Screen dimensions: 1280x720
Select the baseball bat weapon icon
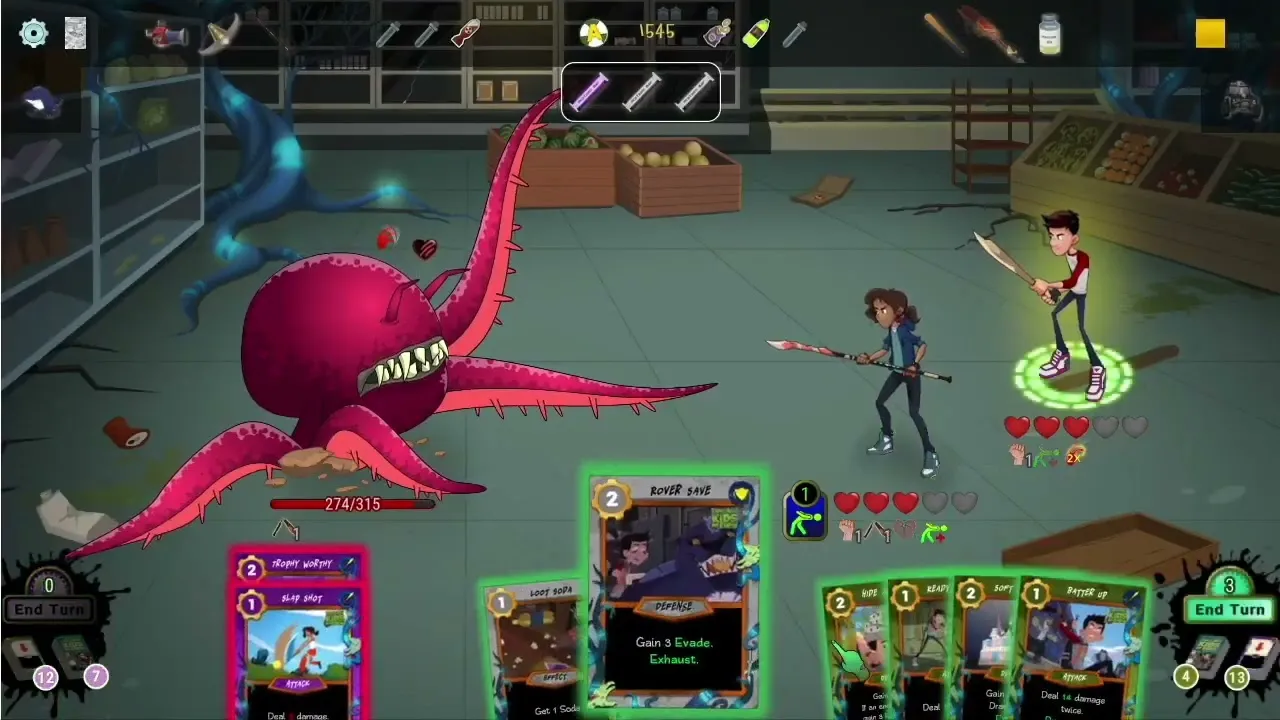click(944, 34)
